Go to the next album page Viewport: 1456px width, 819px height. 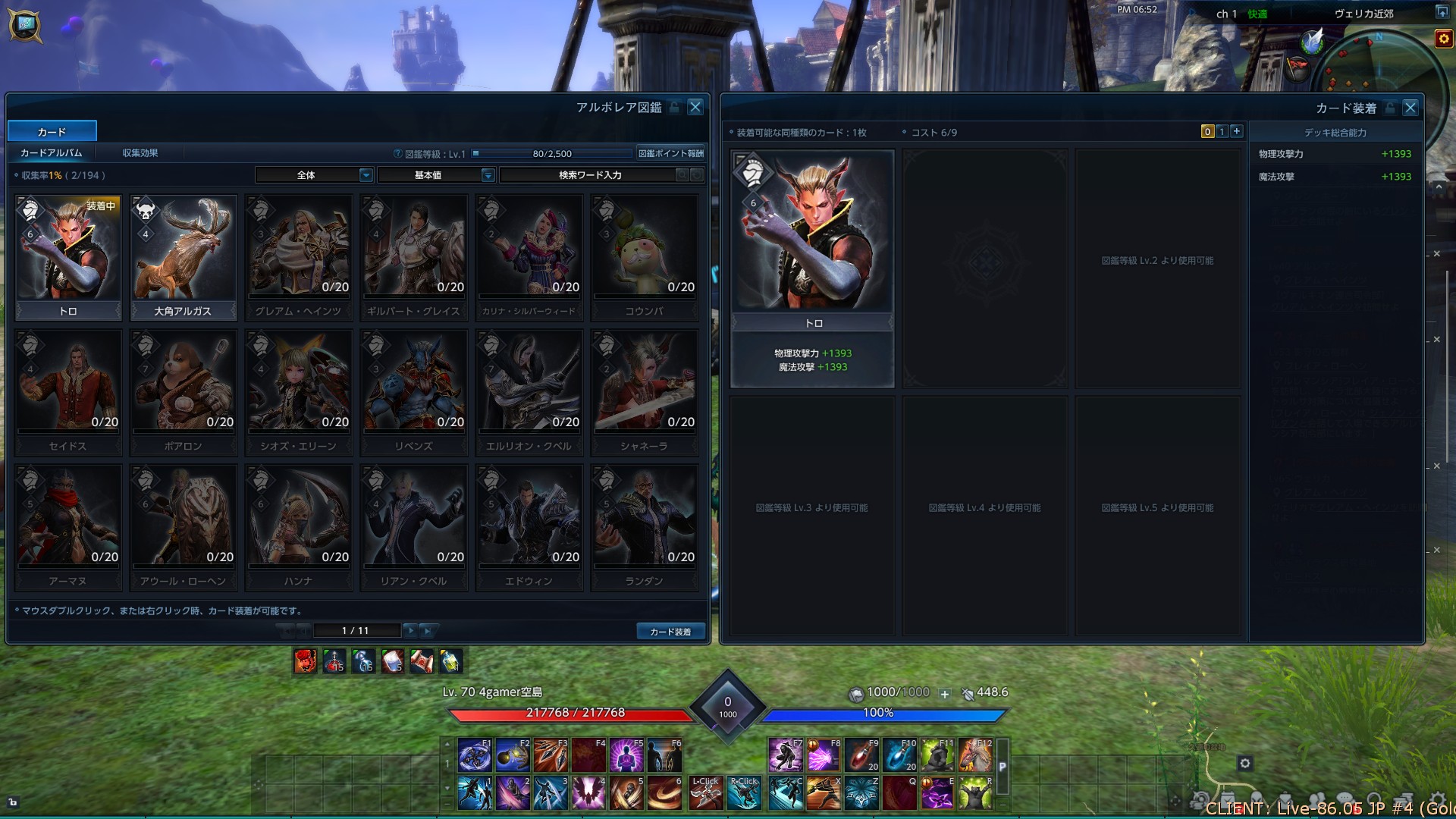coord(410,630)
